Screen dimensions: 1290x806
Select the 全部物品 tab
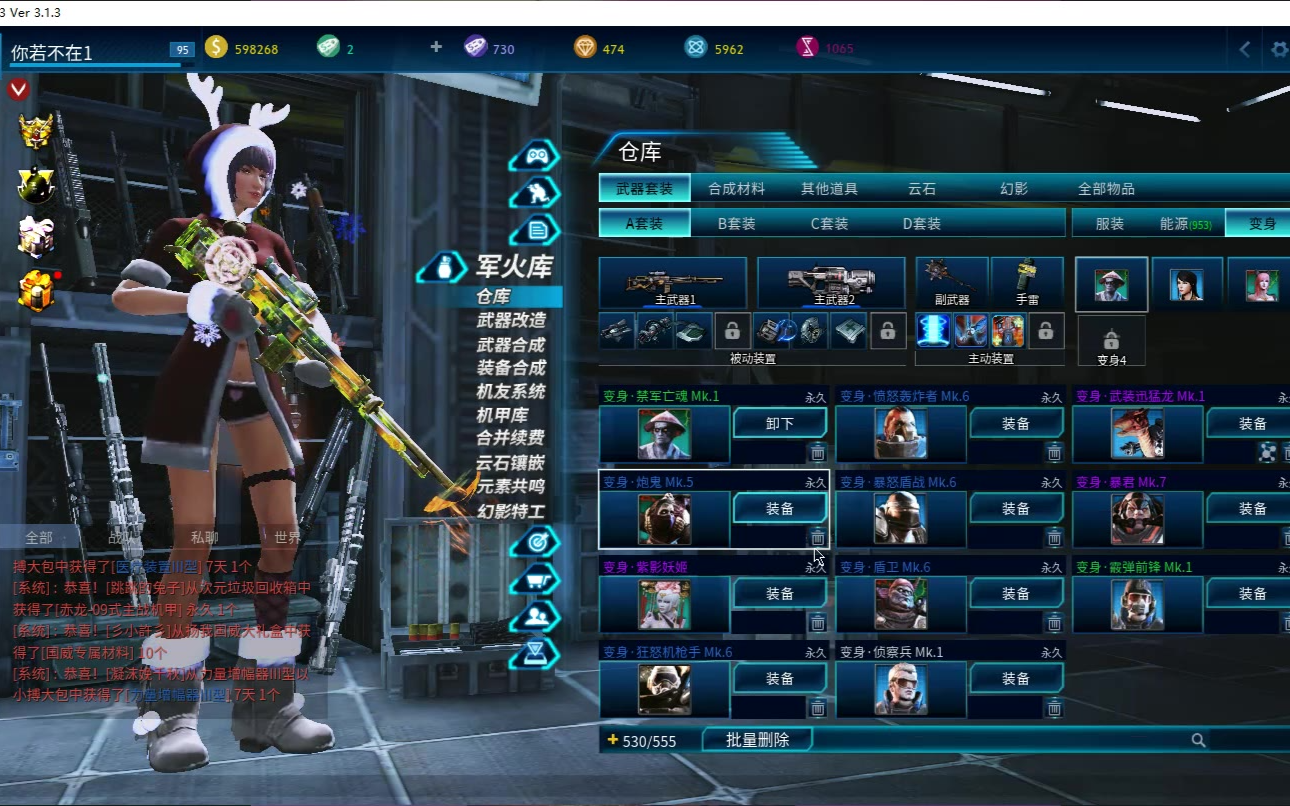pos(1106,188)
